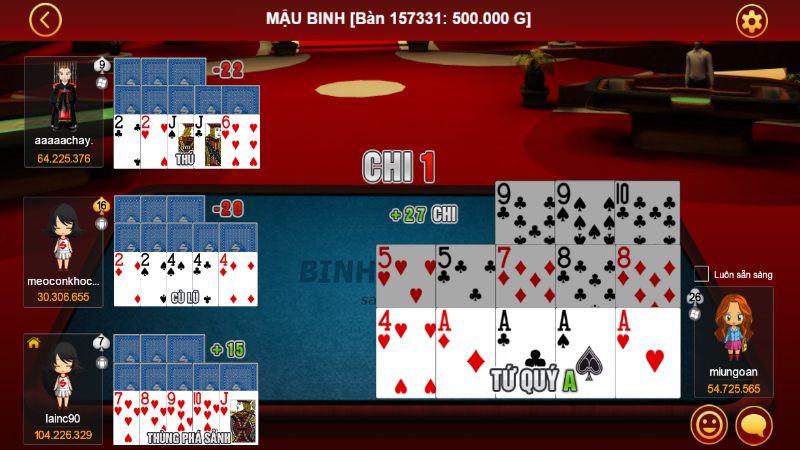Image resolution: width=800 pixels, height=450 pixels.
Task: Open the chat bubble button
Action: click(754, 426)
